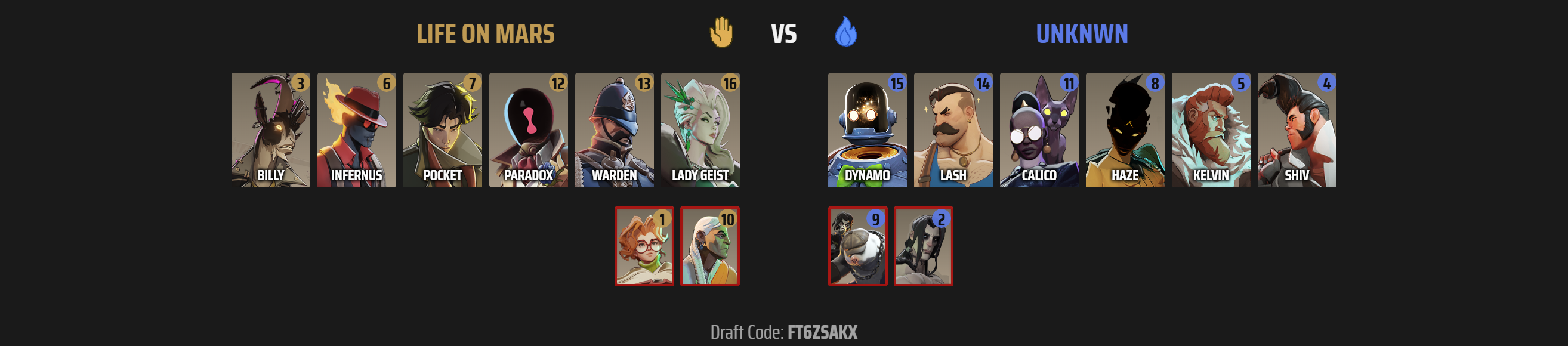Select the banned green-skinned hero numbered 10
Screen dimensions: 1568x346
coord(710,246)
